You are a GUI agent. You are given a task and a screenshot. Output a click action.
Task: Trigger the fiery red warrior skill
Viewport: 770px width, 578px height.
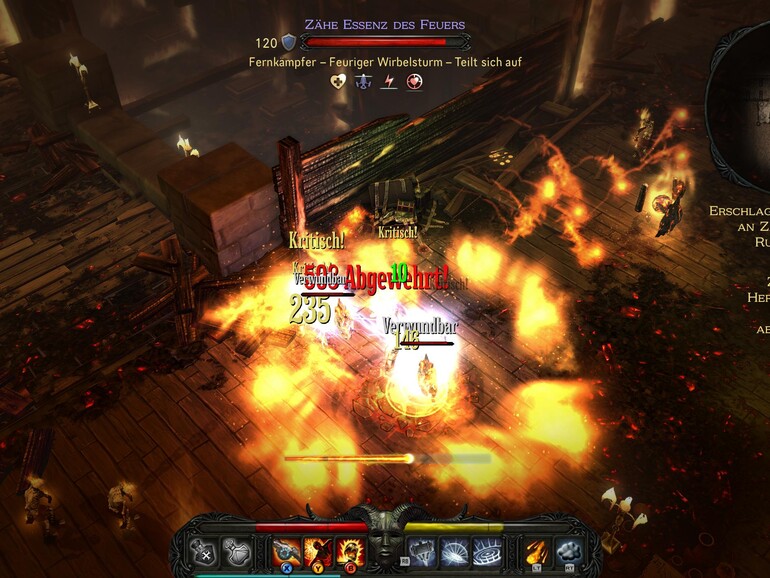[317, 551]
